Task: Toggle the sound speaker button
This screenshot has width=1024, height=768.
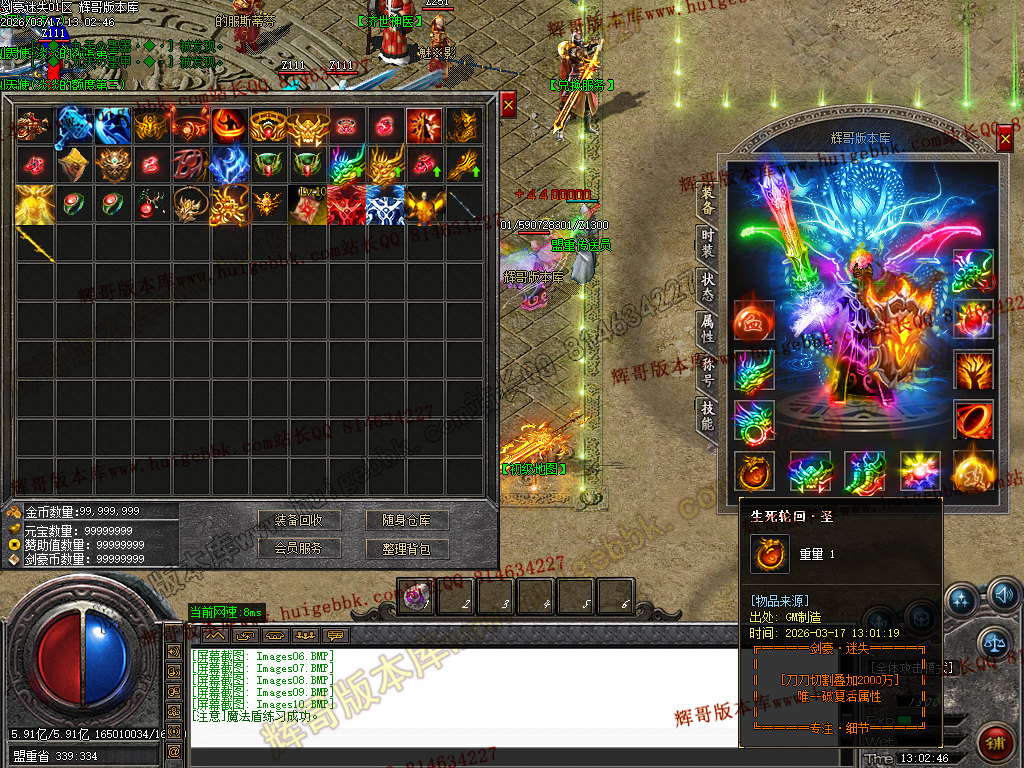Action: [x=1003, y=598]
